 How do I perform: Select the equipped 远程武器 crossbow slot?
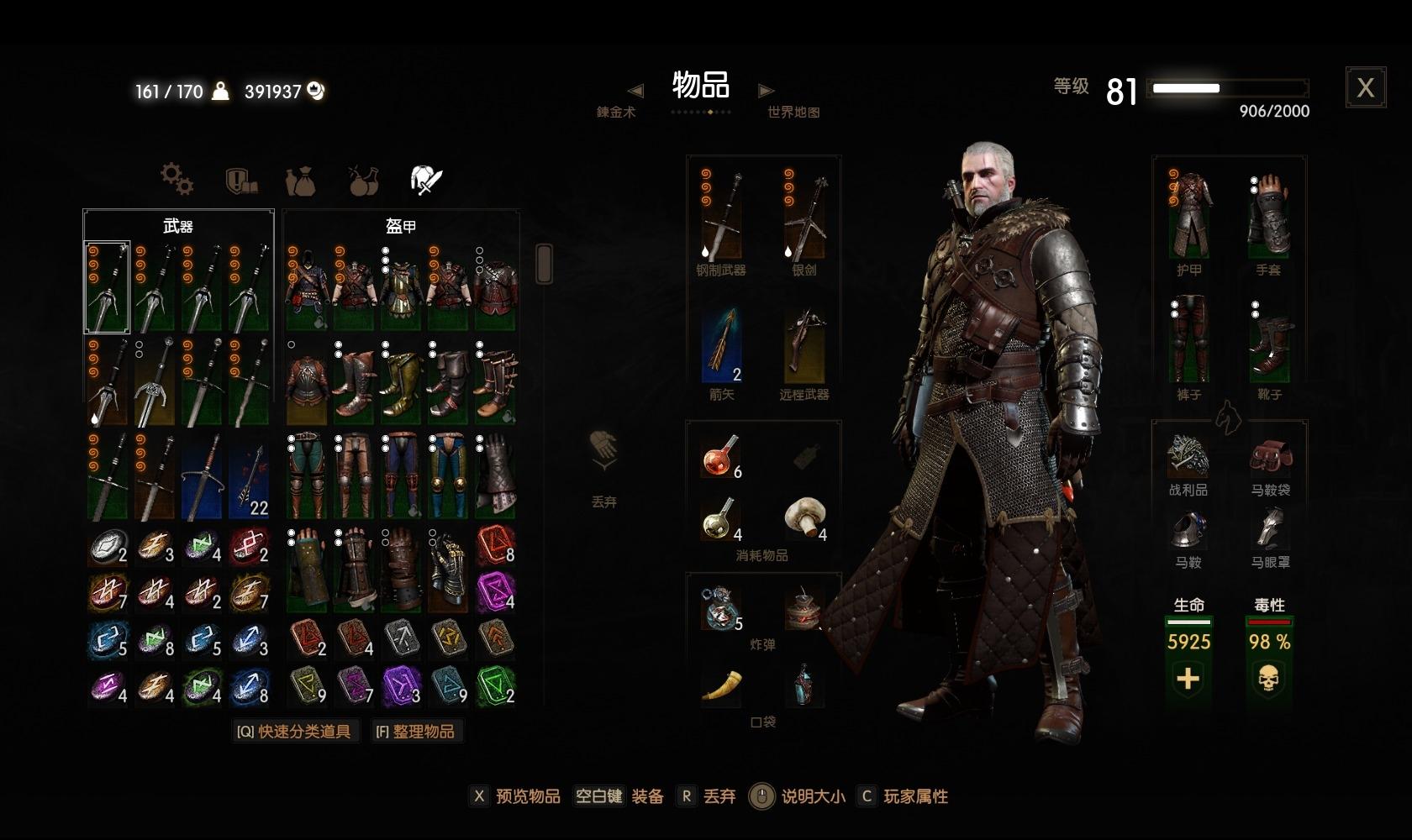point(804,344)
